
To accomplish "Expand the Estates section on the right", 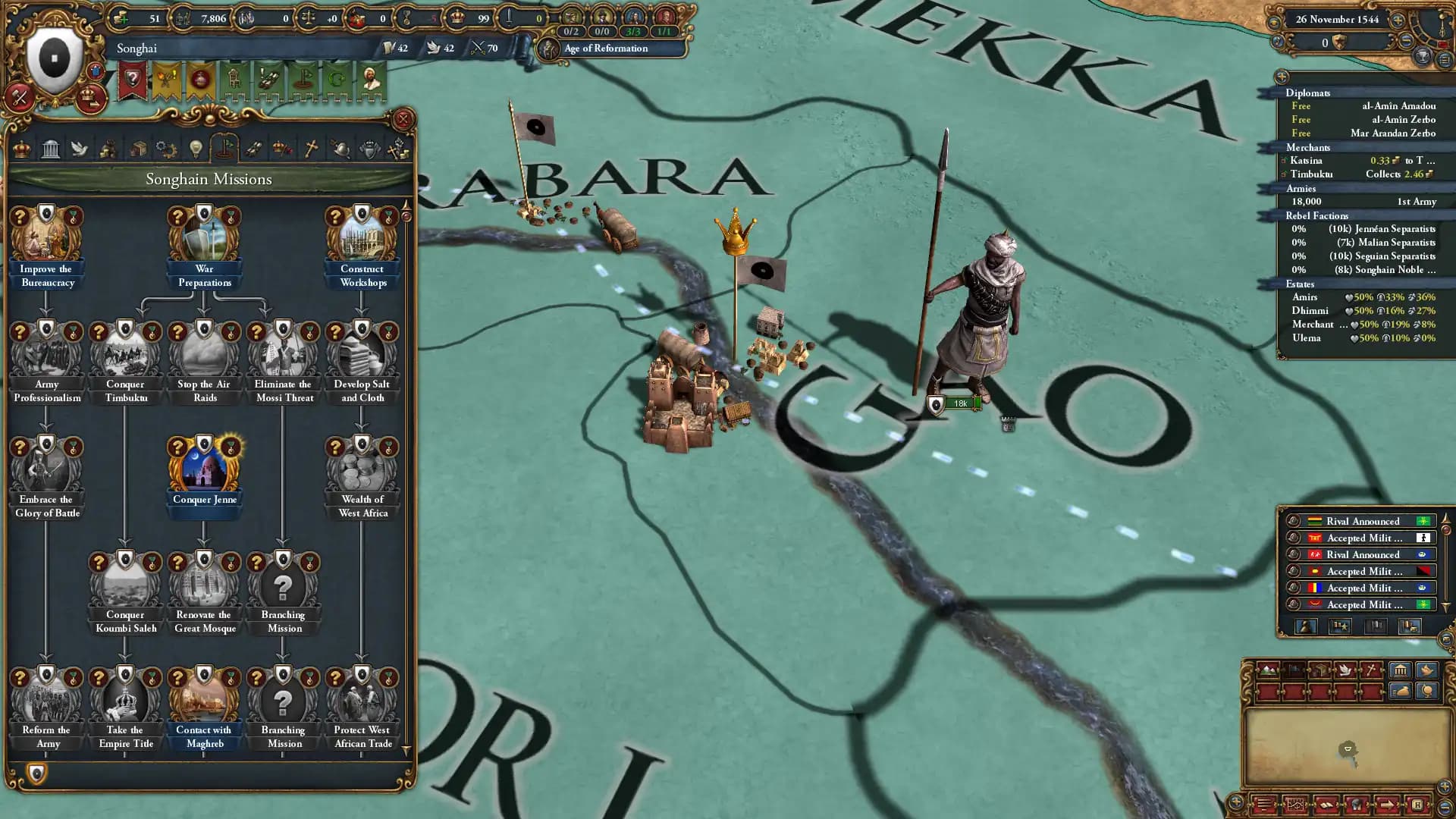I will point(1300,284).
